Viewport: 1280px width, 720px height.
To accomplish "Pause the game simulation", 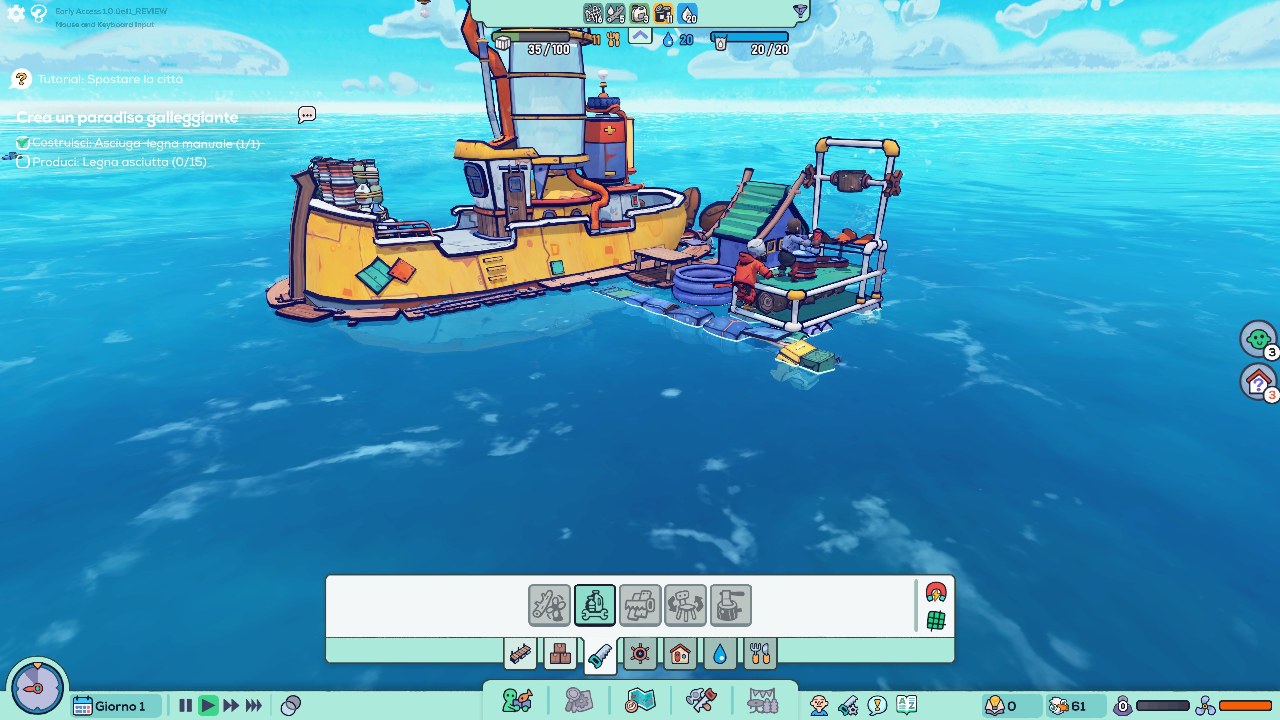I will 185,705.
